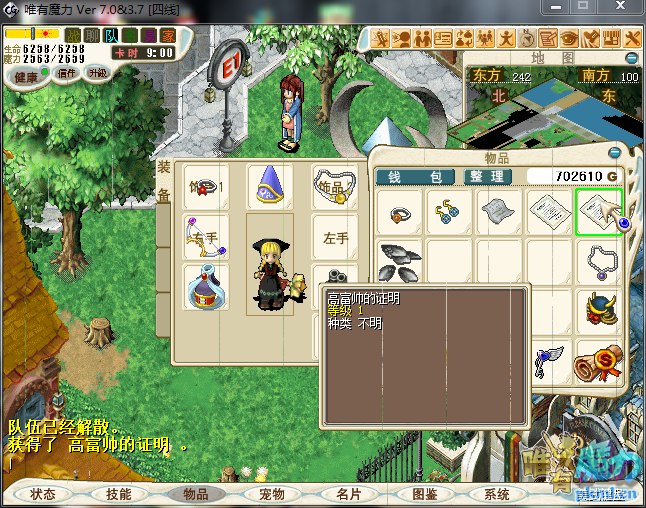
Task: Select the 物品 items menu button
Action: pos(196,494)
